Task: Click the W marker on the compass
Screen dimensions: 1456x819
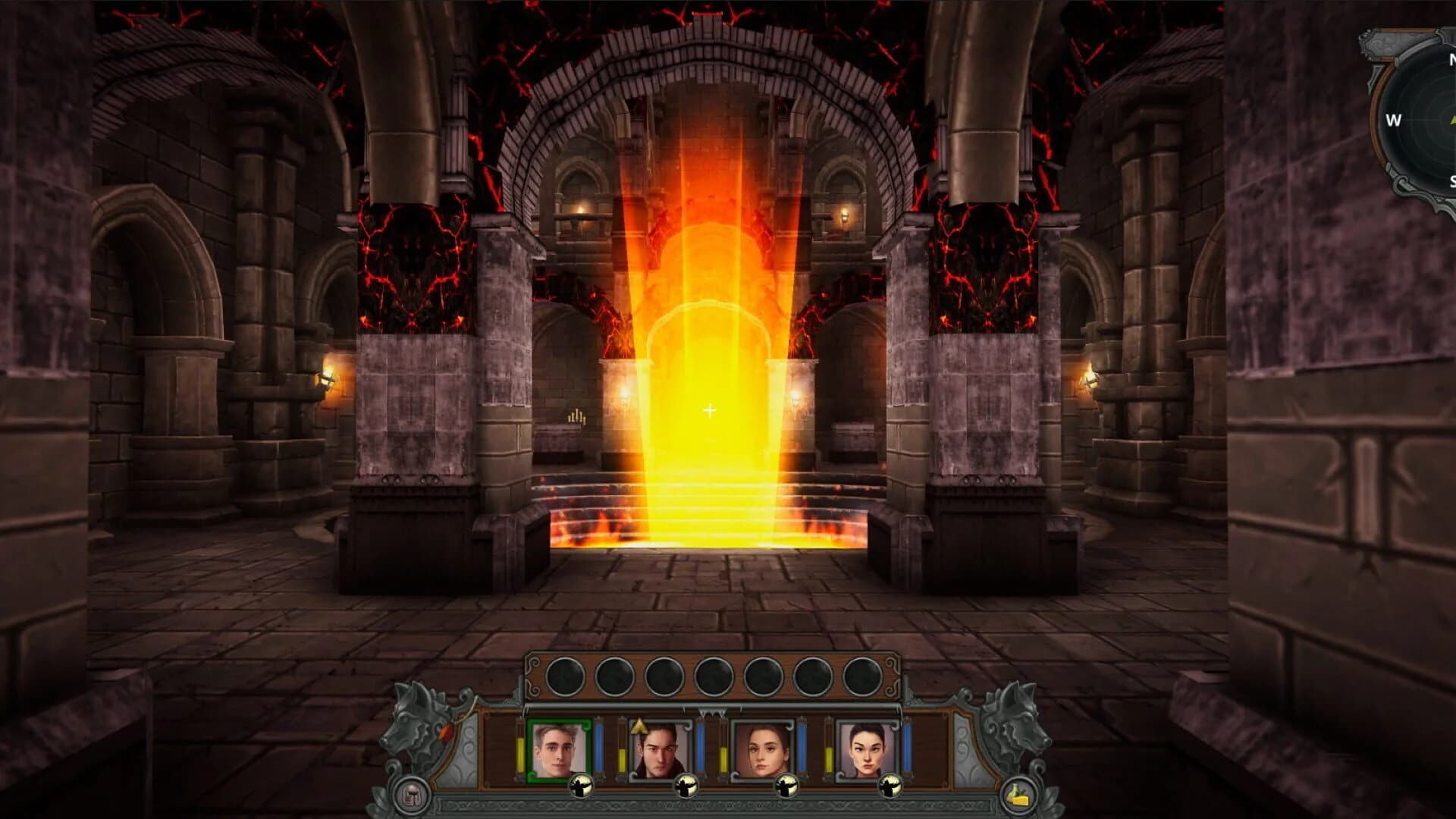Action: point(1394,120)
